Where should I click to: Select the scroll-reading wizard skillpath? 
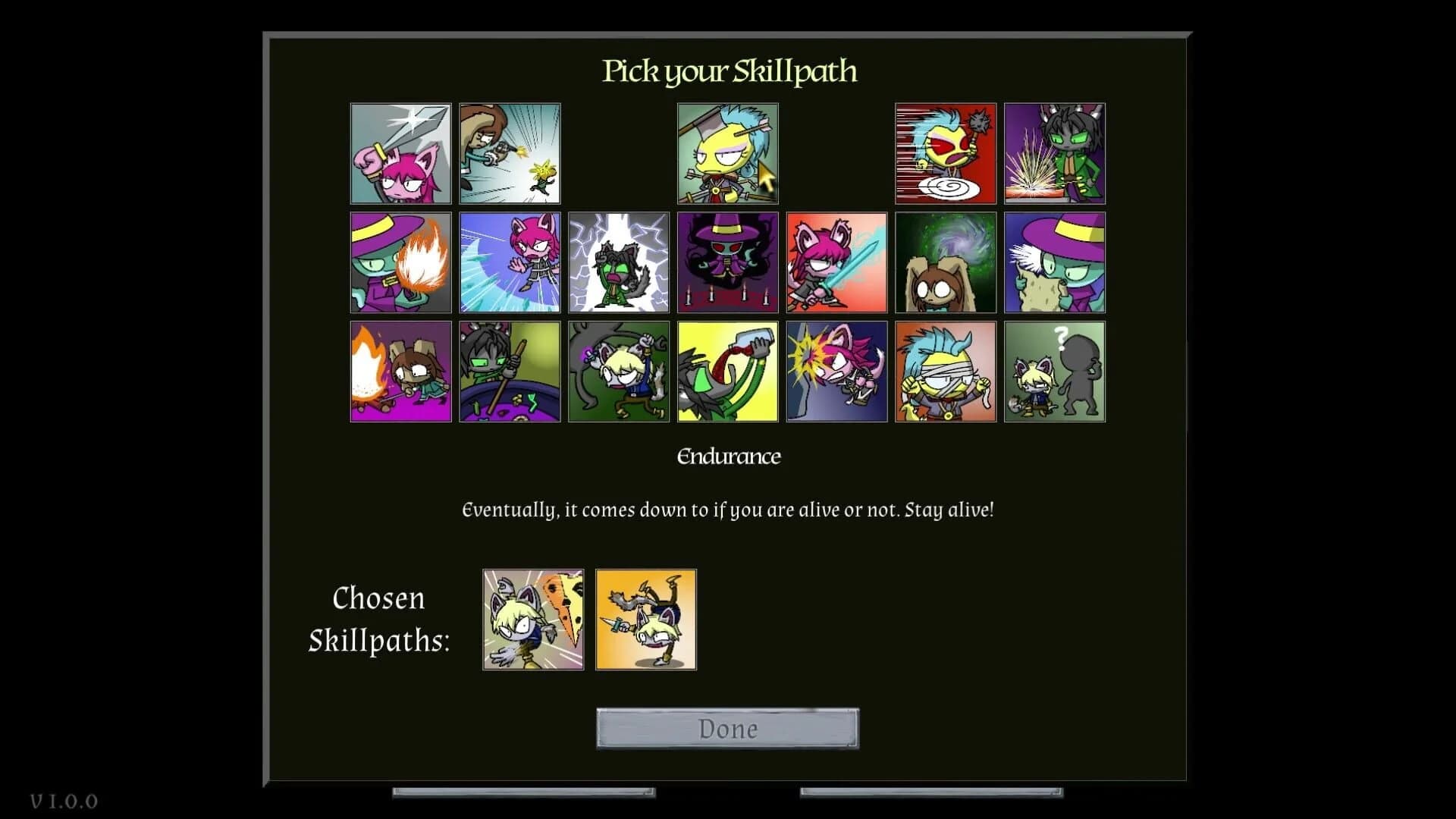click(x=1054, y=262)
